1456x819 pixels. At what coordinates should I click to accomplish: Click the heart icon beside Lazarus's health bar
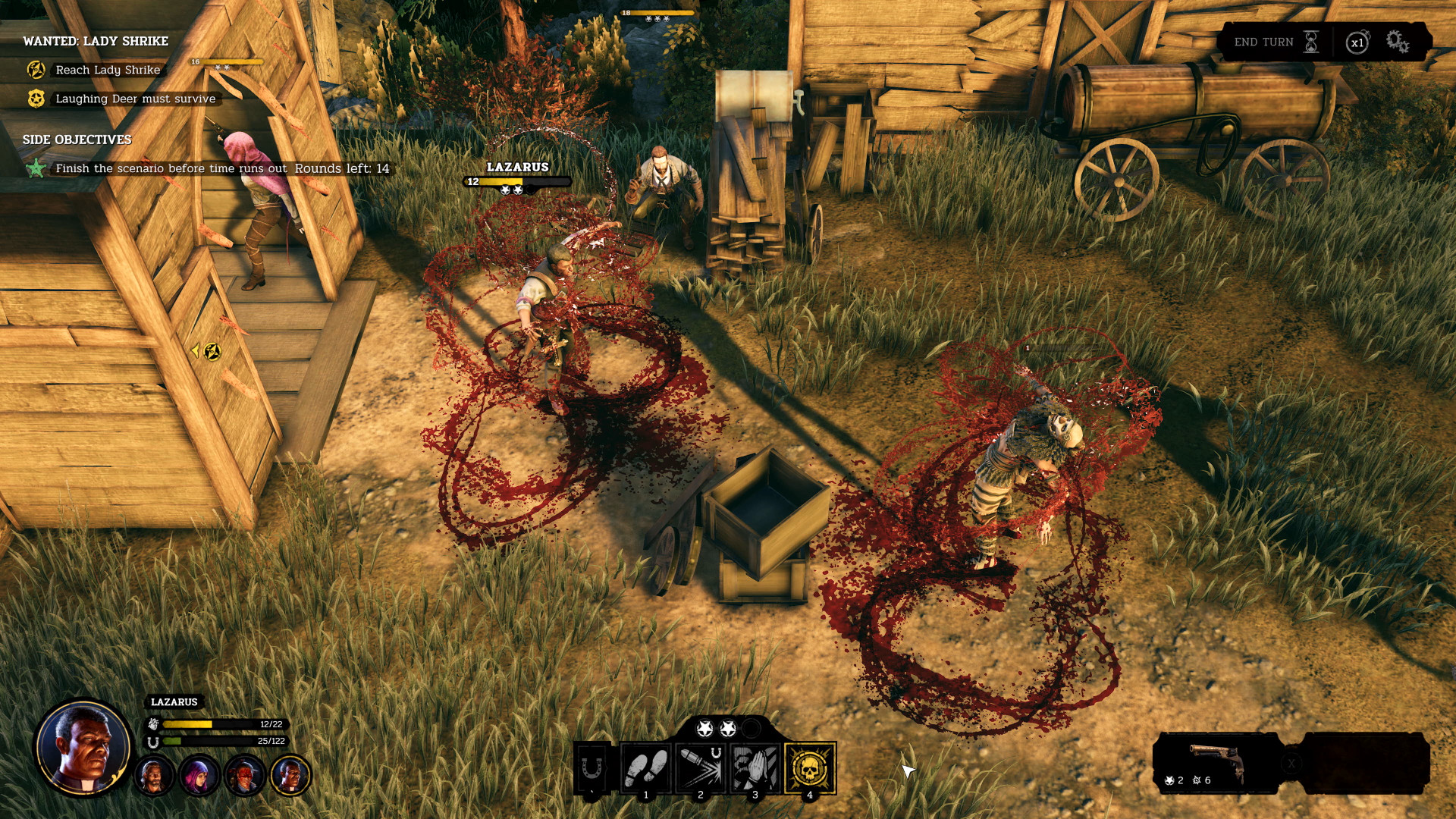153,723
